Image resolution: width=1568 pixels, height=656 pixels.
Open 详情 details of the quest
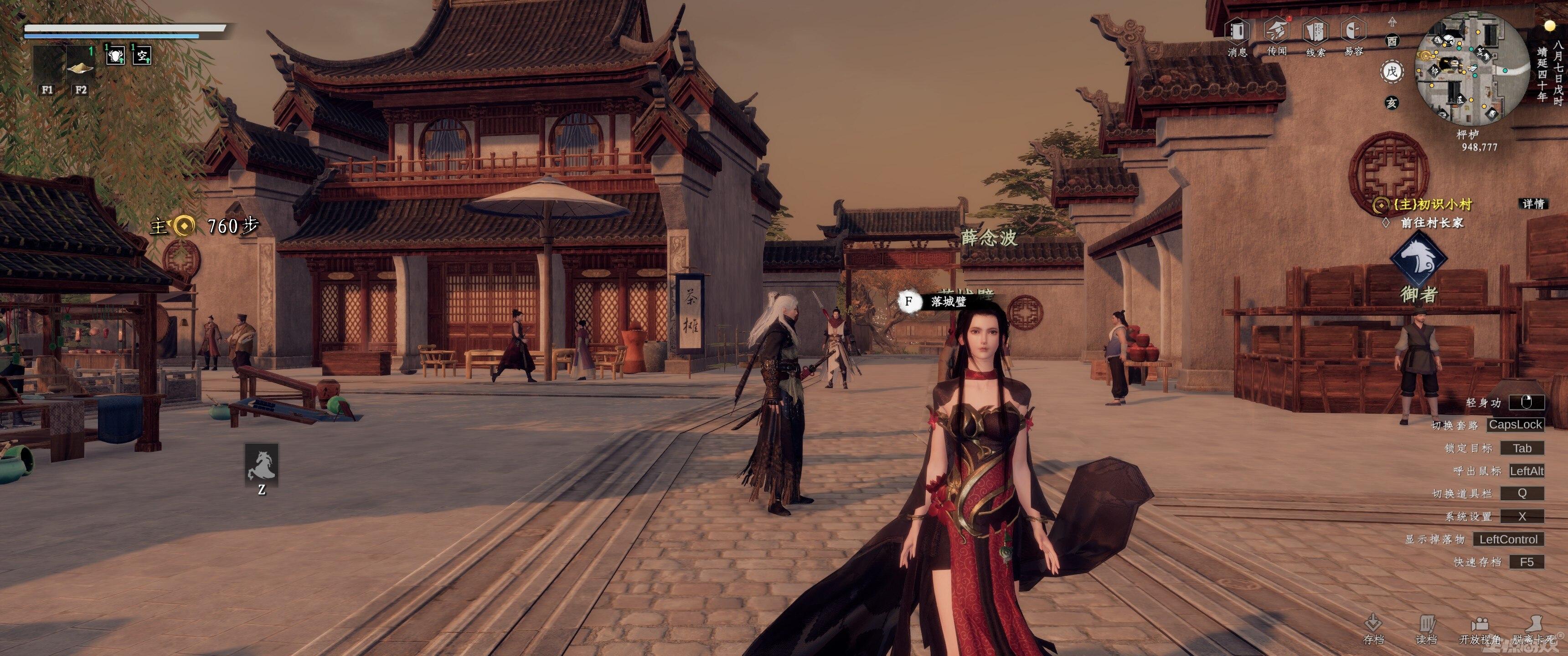pyautogui.click(x=1533, y=204)
